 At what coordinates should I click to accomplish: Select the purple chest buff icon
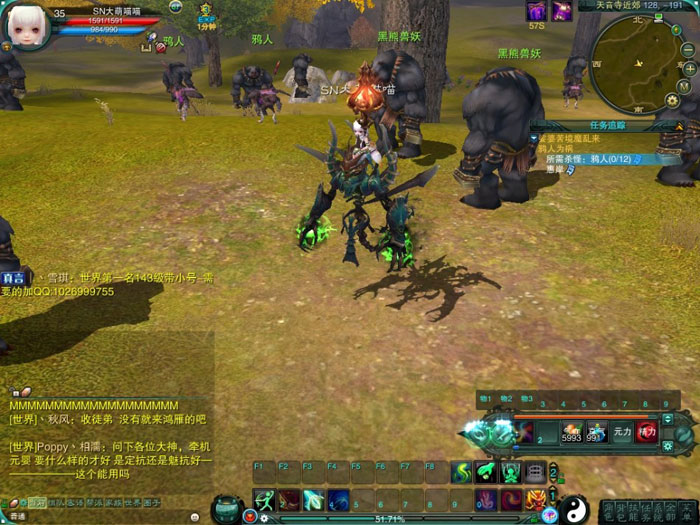536,11
